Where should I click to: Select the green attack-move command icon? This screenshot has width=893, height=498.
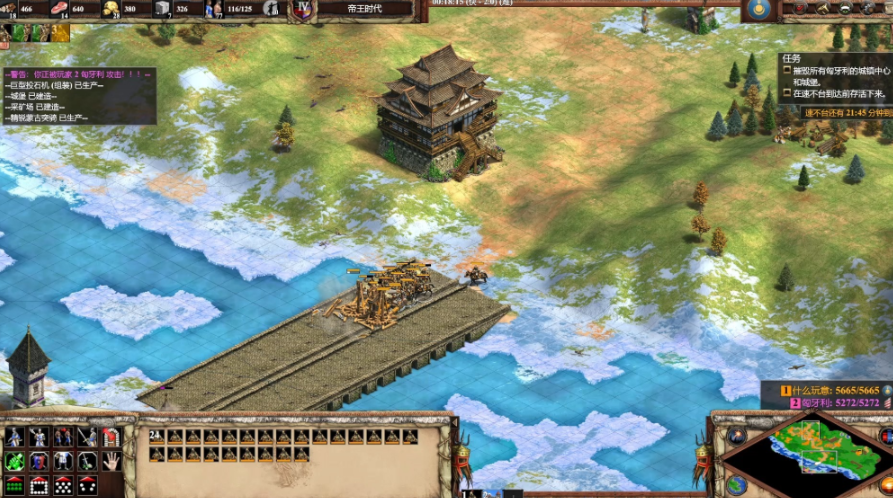click(14, 461)
